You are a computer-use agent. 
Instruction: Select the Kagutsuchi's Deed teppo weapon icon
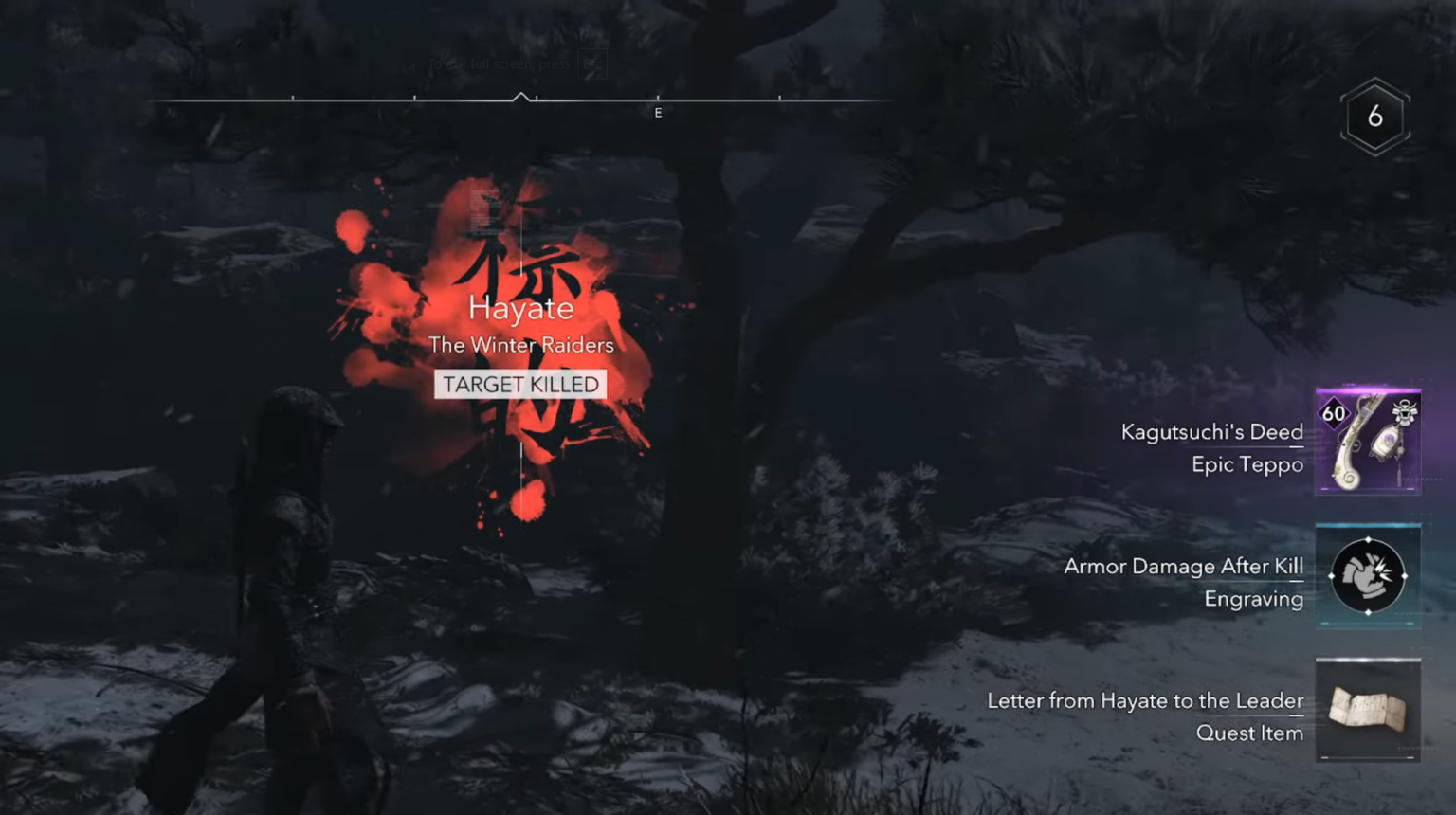1368,439
